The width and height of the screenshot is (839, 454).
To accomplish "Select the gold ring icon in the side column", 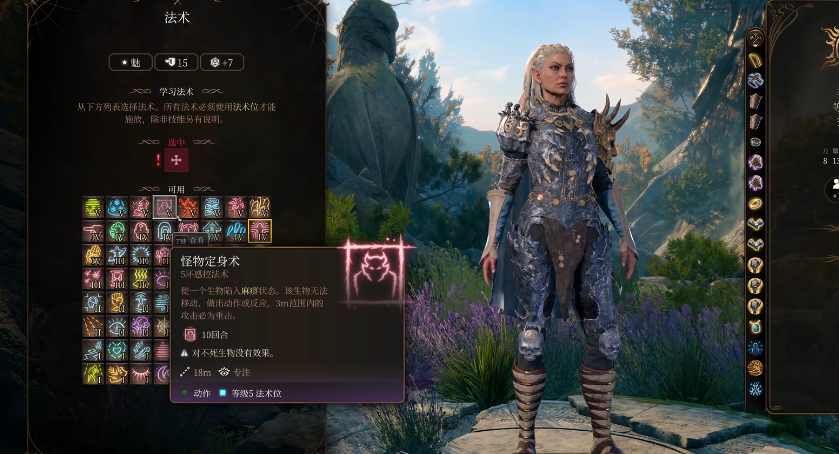I will click(x=756, y=203).
